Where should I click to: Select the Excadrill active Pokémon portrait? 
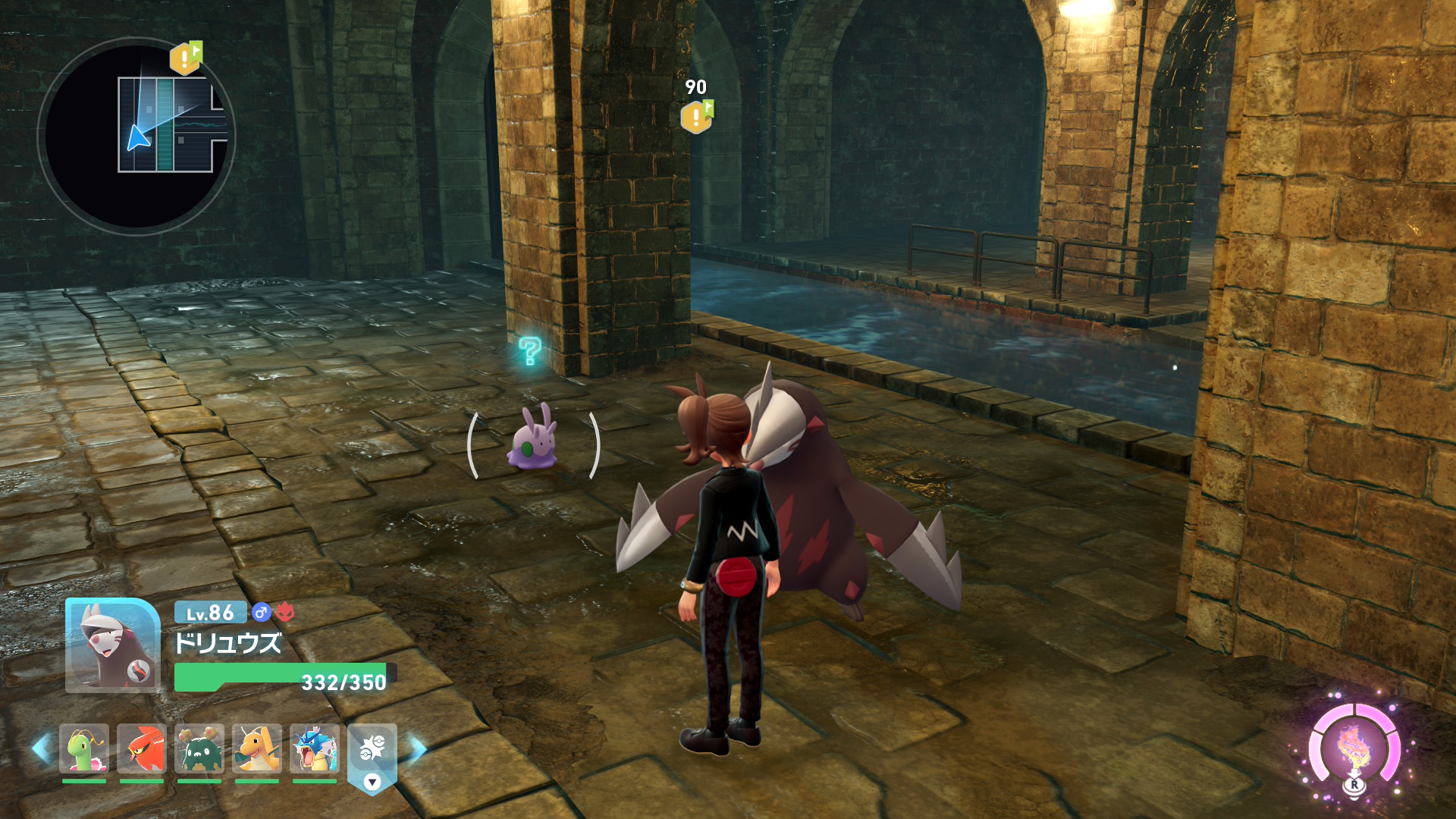click(x=112, y=645)
